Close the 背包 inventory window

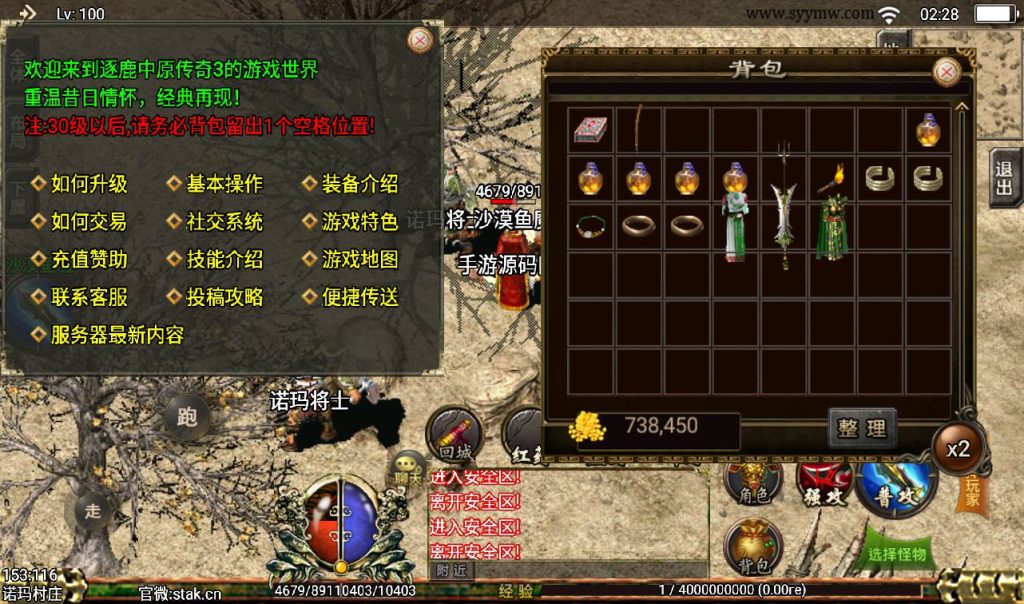pyautogui.click(x=946, y=71)
